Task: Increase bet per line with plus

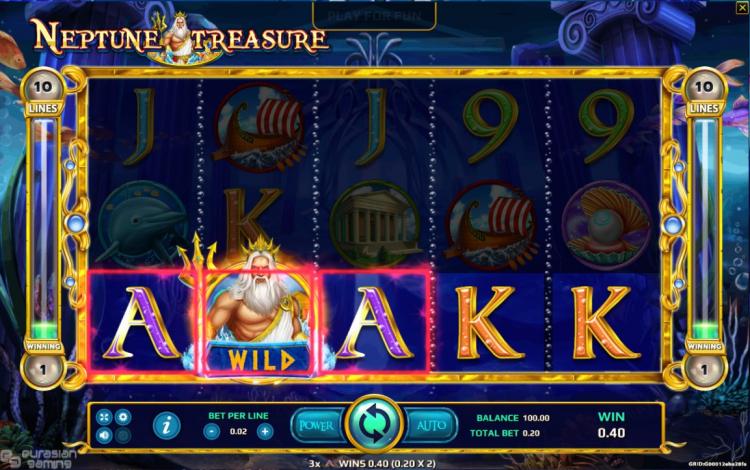Action: [265, 431]
